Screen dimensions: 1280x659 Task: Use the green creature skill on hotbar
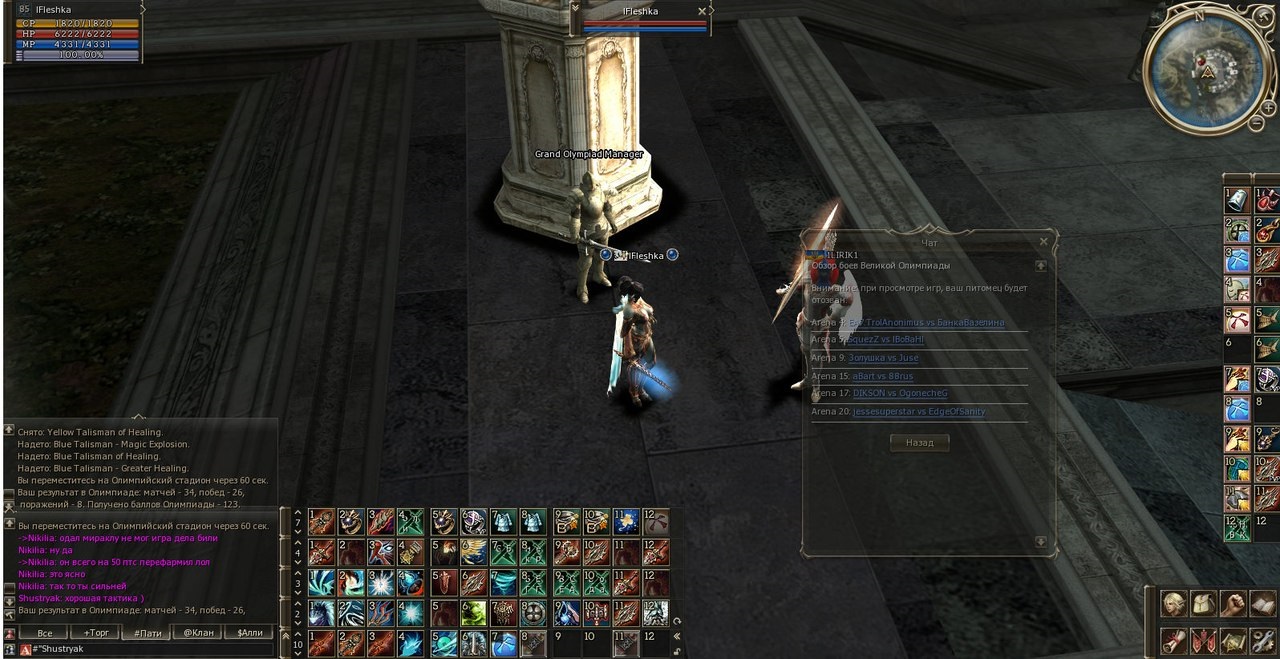click(x=473, y=613)
